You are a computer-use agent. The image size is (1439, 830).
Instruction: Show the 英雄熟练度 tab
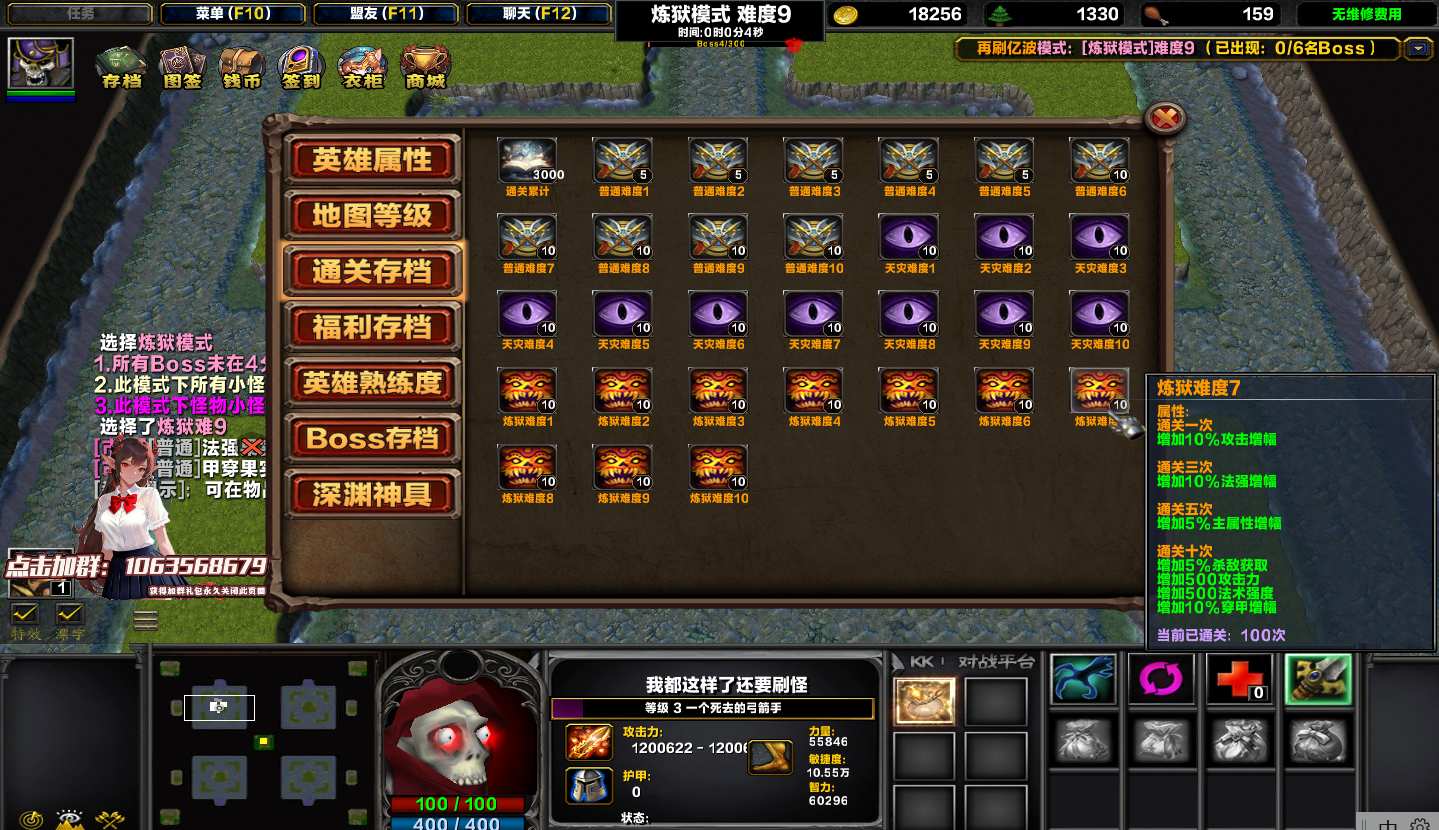(372, 383)
